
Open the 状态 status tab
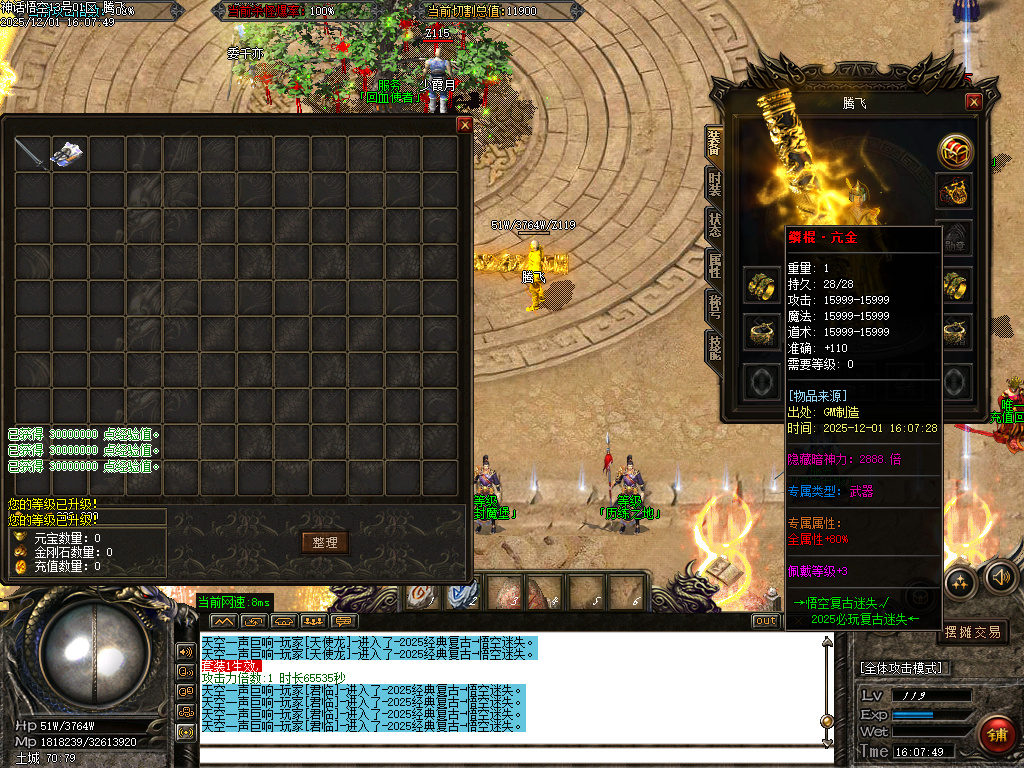pos(715,224)
